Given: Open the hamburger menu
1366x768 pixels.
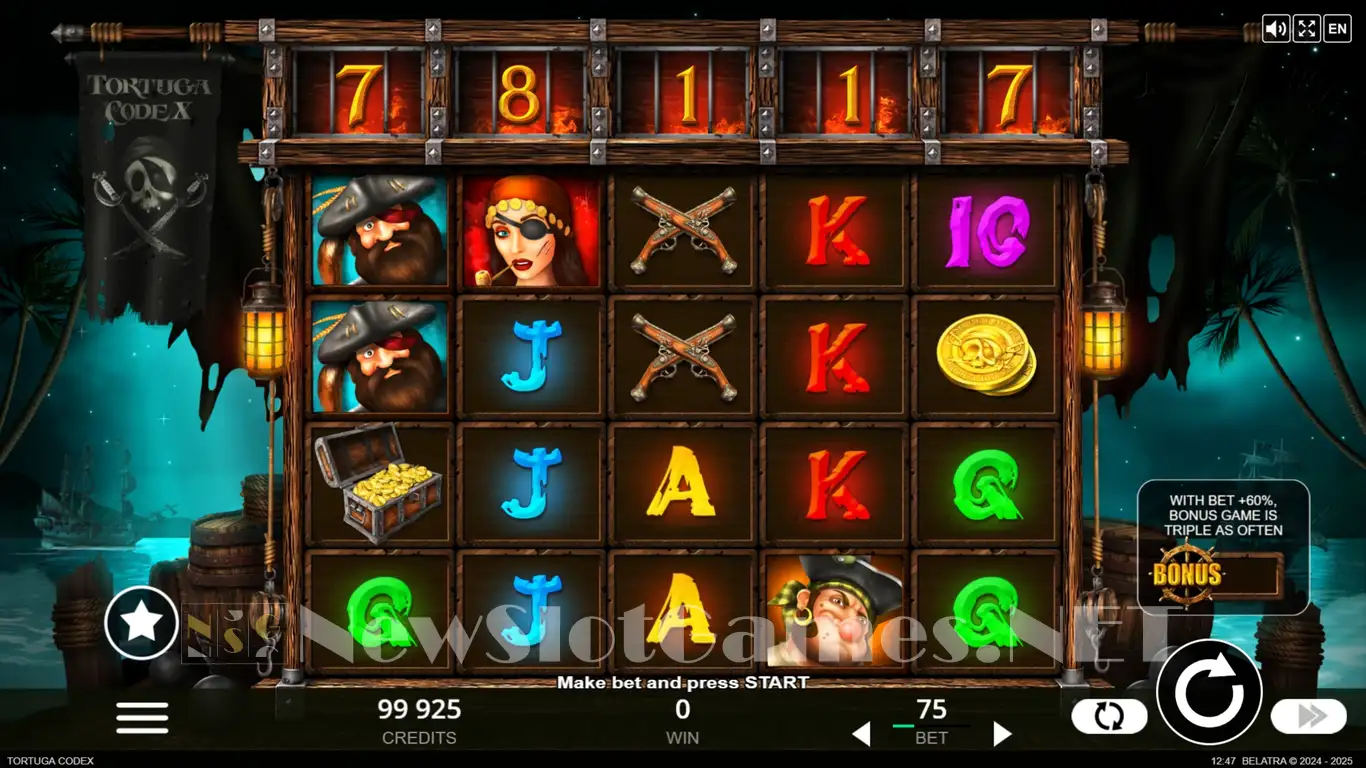Looking at the screenshot, I should pyautogui.click(x=142, y=717).
